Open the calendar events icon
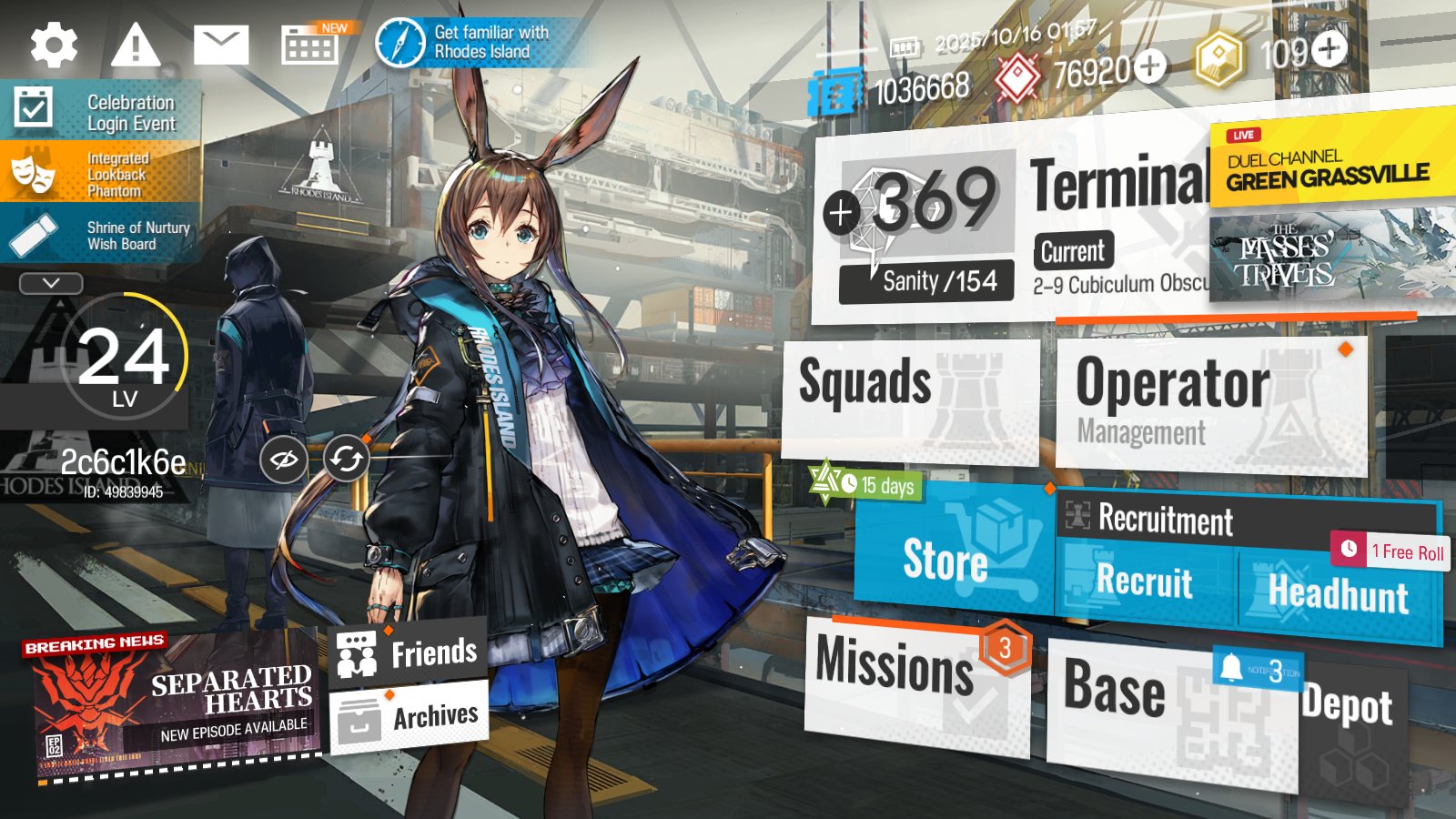 coord(309,45)
